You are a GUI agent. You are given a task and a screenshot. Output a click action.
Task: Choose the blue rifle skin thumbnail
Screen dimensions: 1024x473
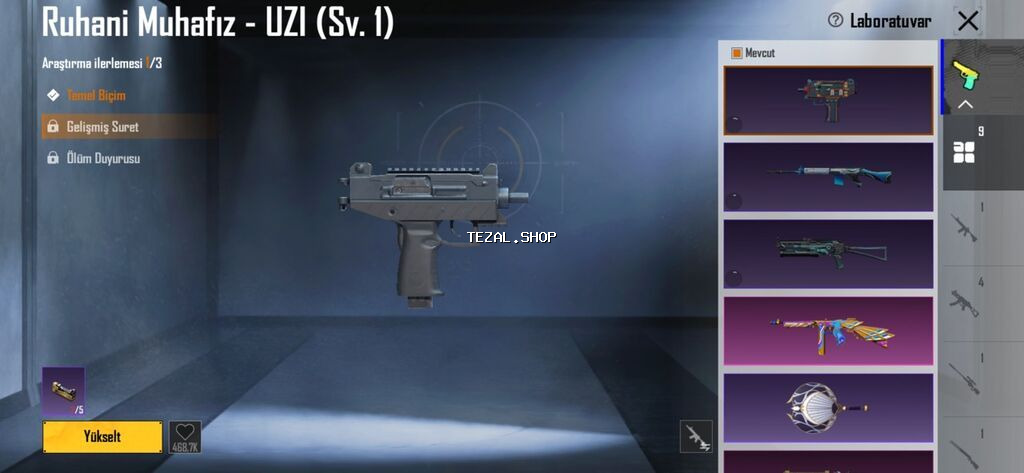[828, 176]
